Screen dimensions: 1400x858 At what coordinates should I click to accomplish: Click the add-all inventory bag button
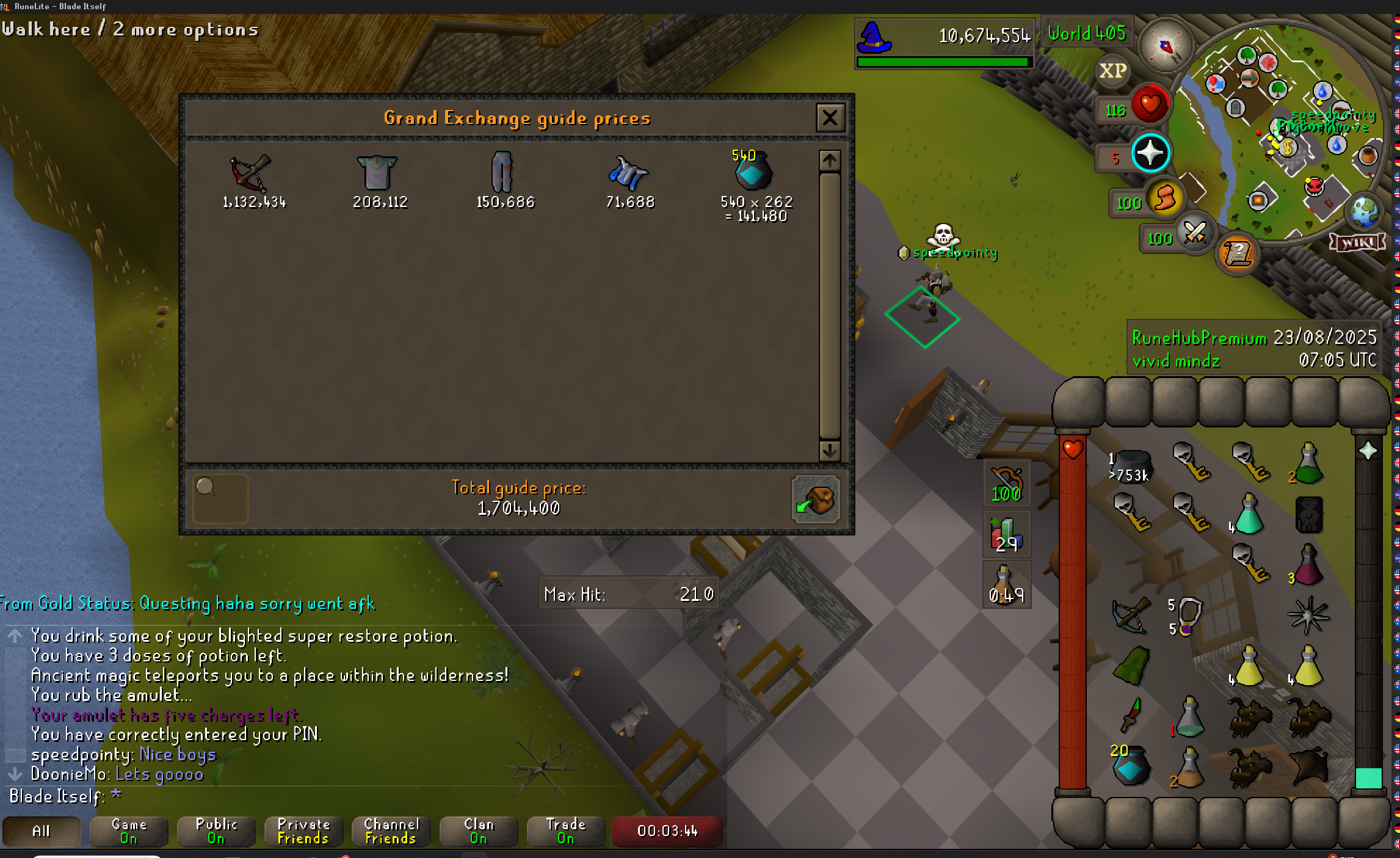click(816, 499)
